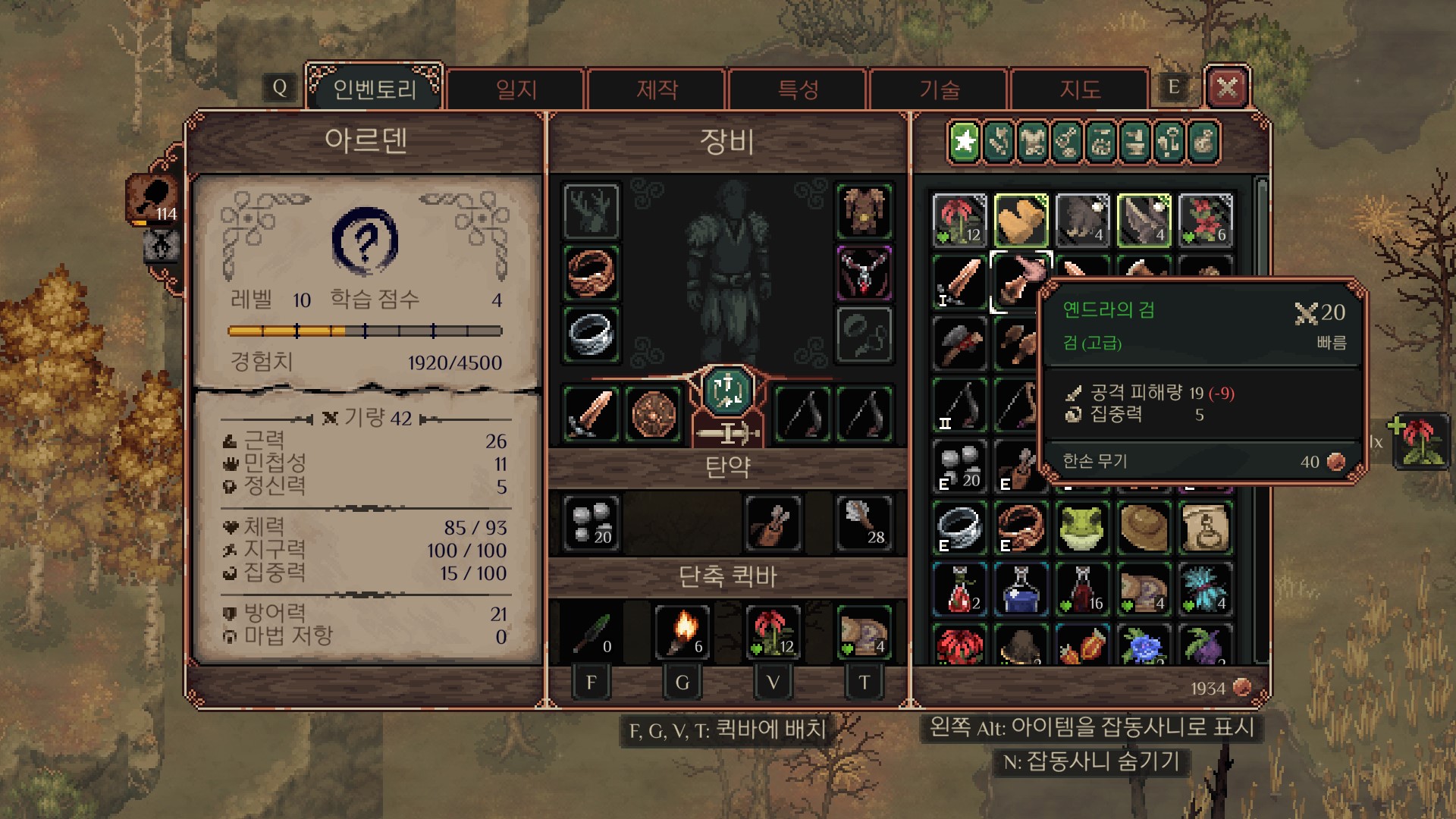Image resolution: width=1456 pixels, height=819 pixels.
Task: Click the unknown portrait question mark
Action: click(365, 241)
